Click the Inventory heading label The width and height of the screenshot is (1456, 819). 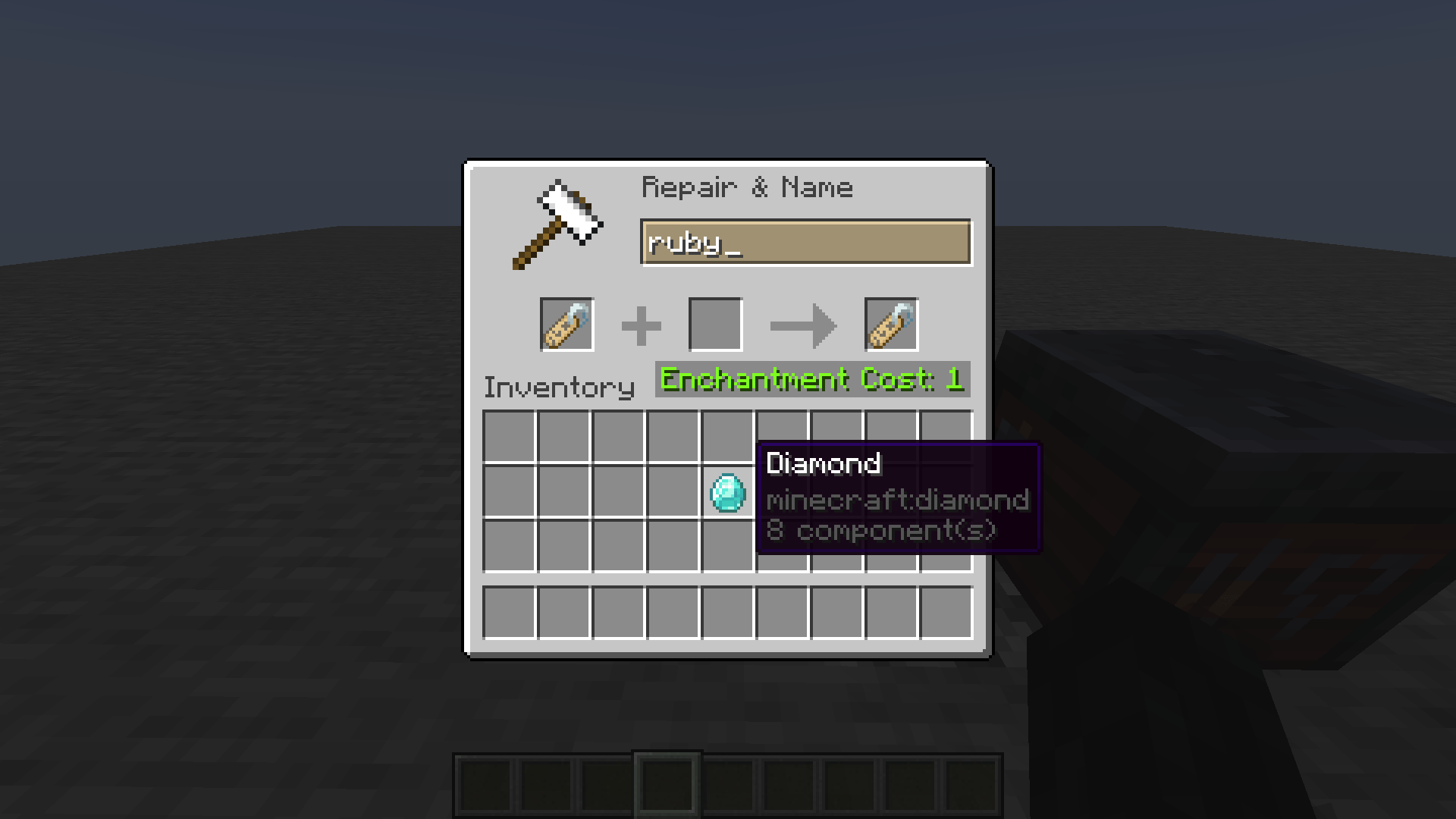coord(559,387)
